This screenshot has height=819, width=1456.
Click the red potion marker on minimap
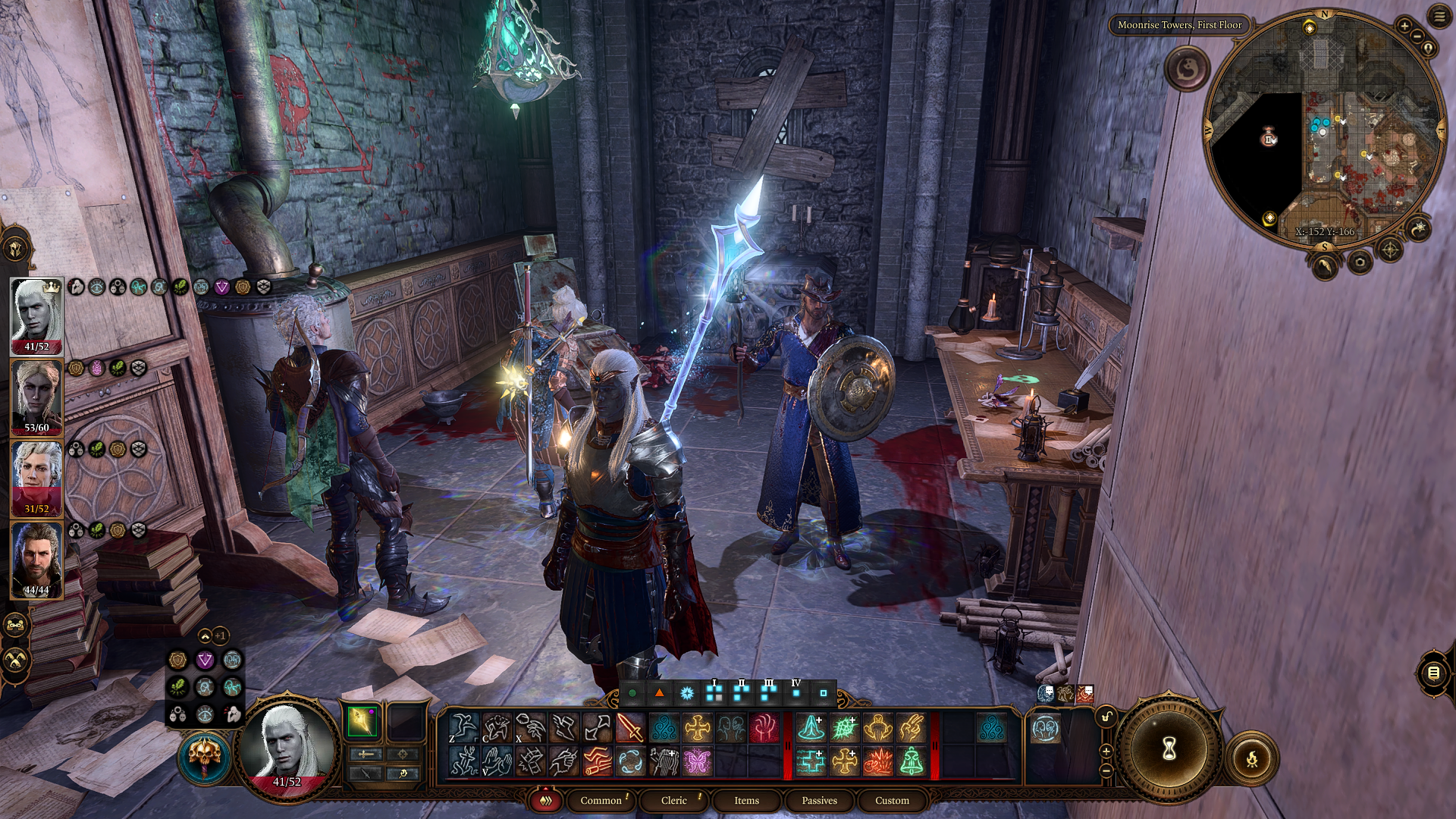click(1269, 138)
